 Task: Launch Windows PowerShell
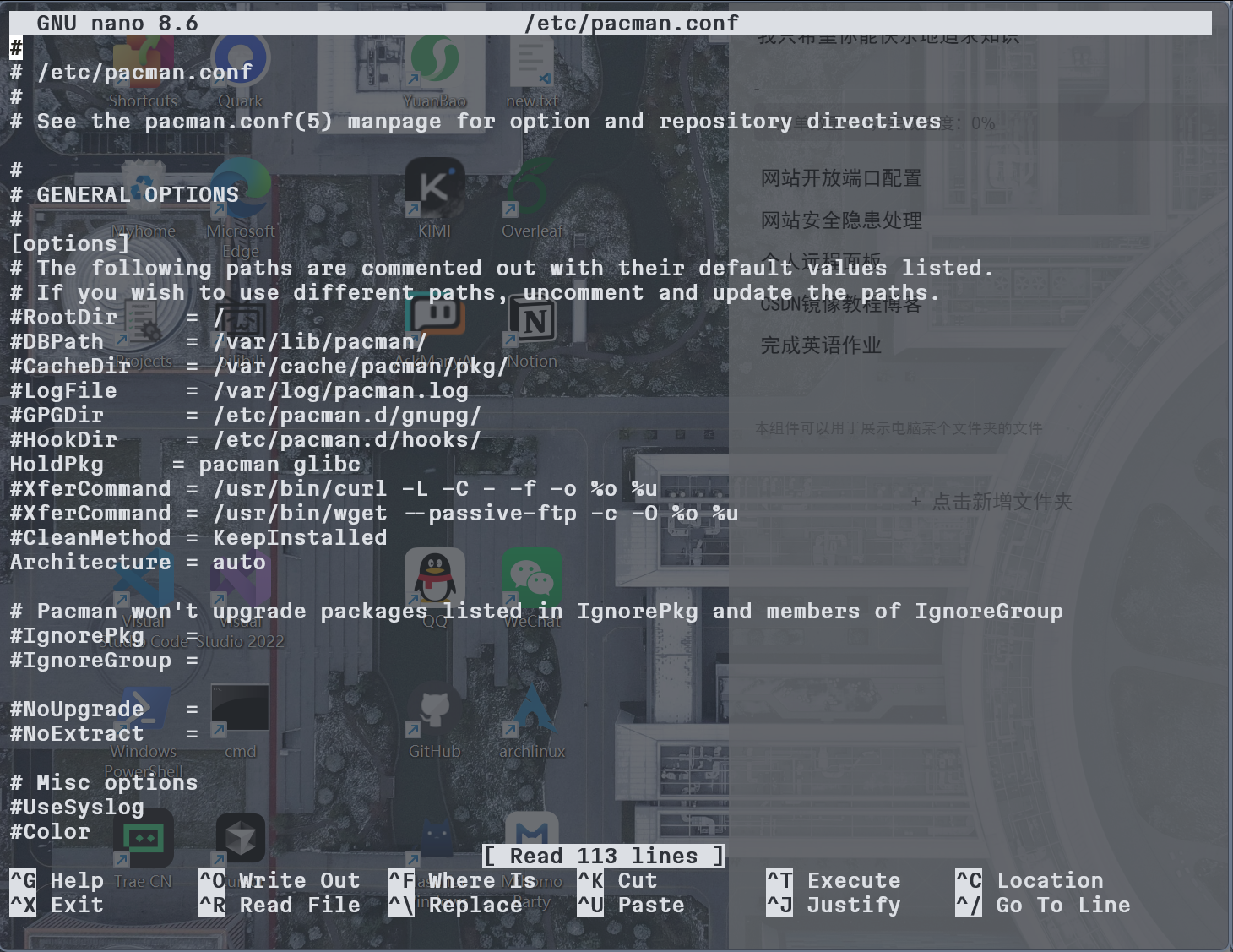[x=144, y=710]
